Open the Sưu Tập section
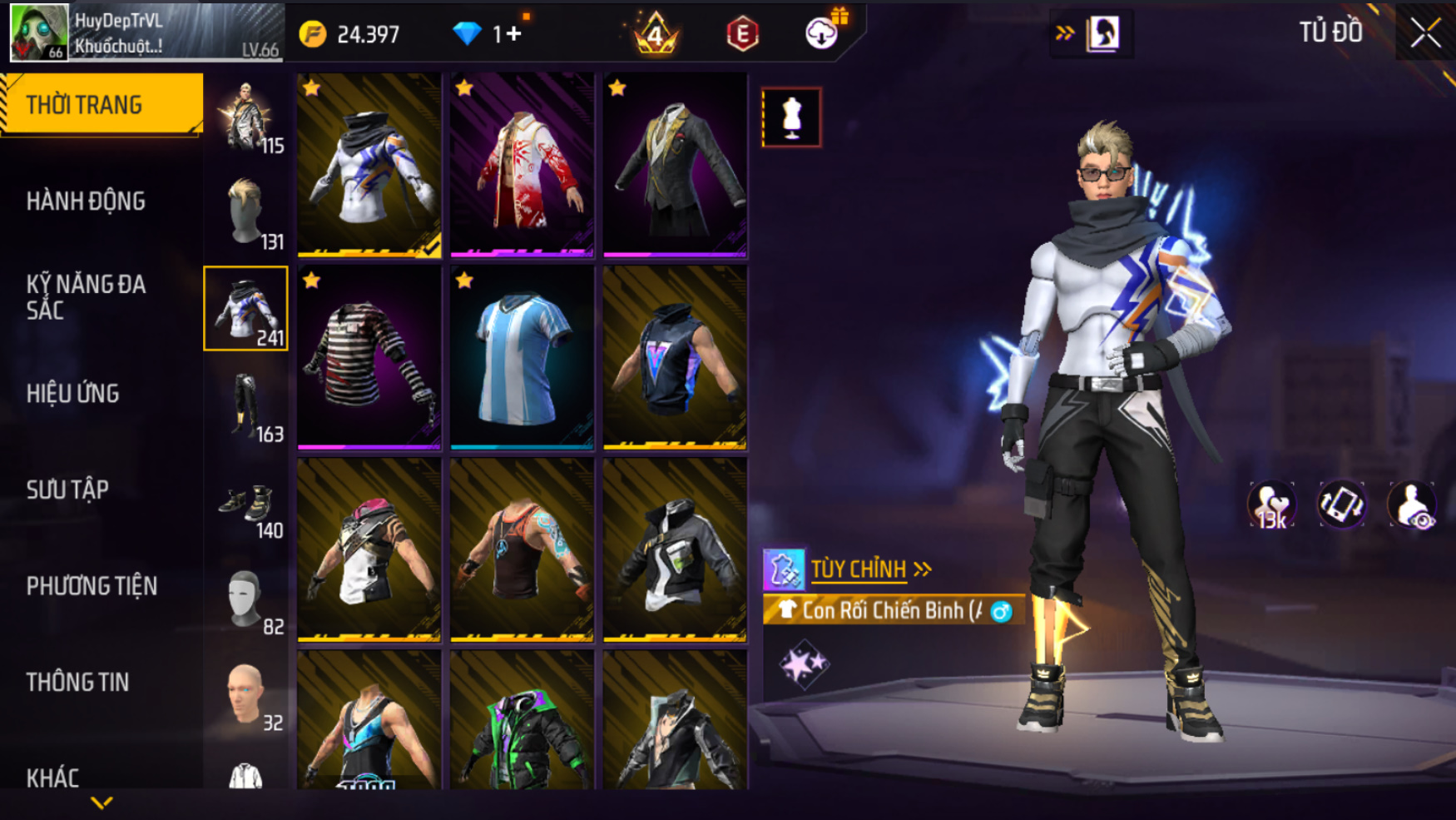 67,490
